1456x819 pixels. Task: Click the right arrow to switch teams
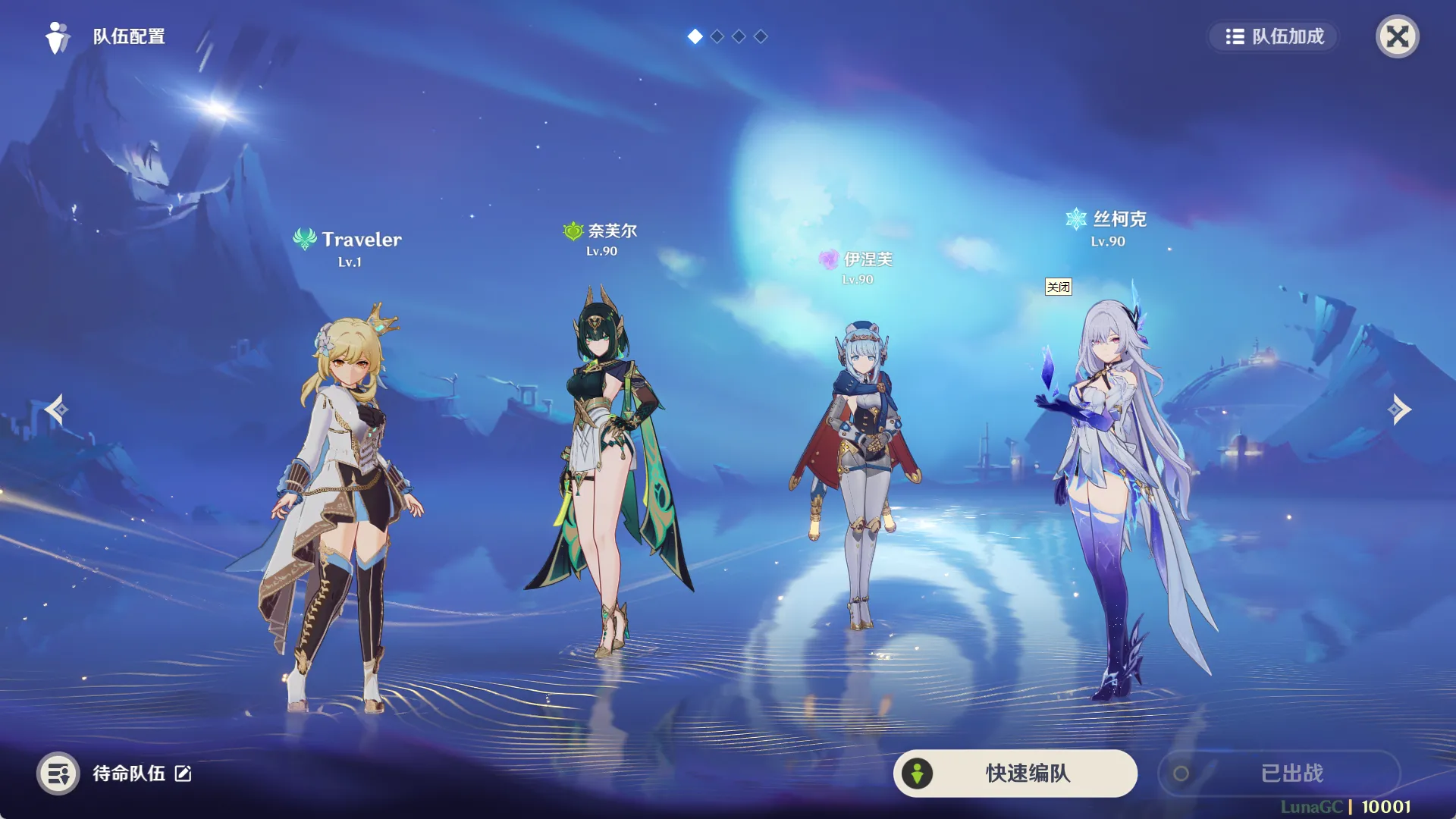point(1401,409)
